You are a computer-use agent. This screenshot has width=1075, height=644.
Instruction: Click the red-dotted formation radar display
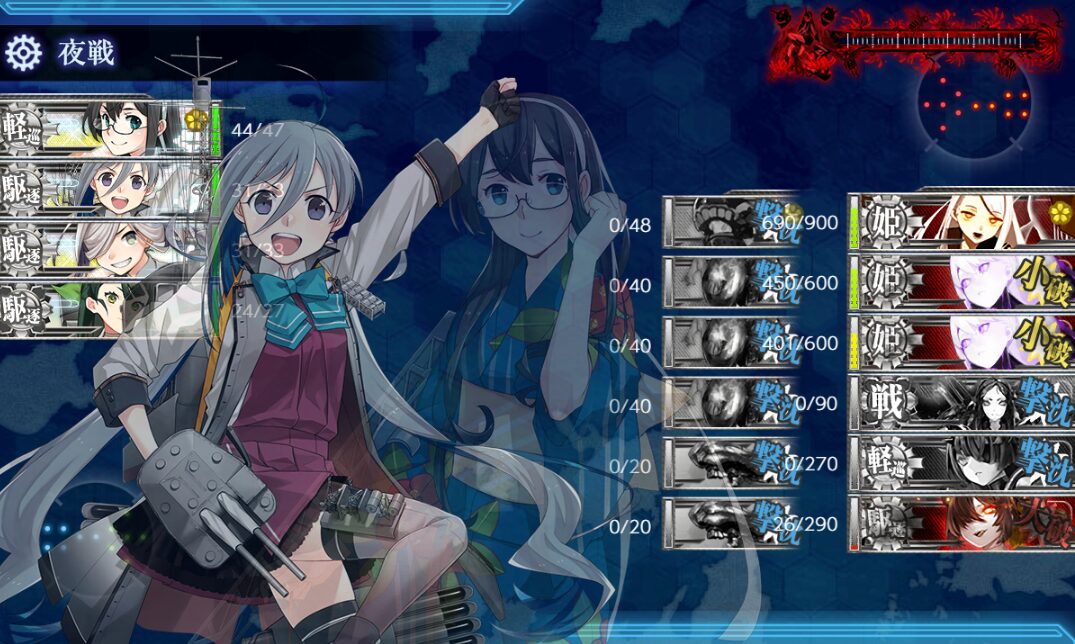[975, 104]
